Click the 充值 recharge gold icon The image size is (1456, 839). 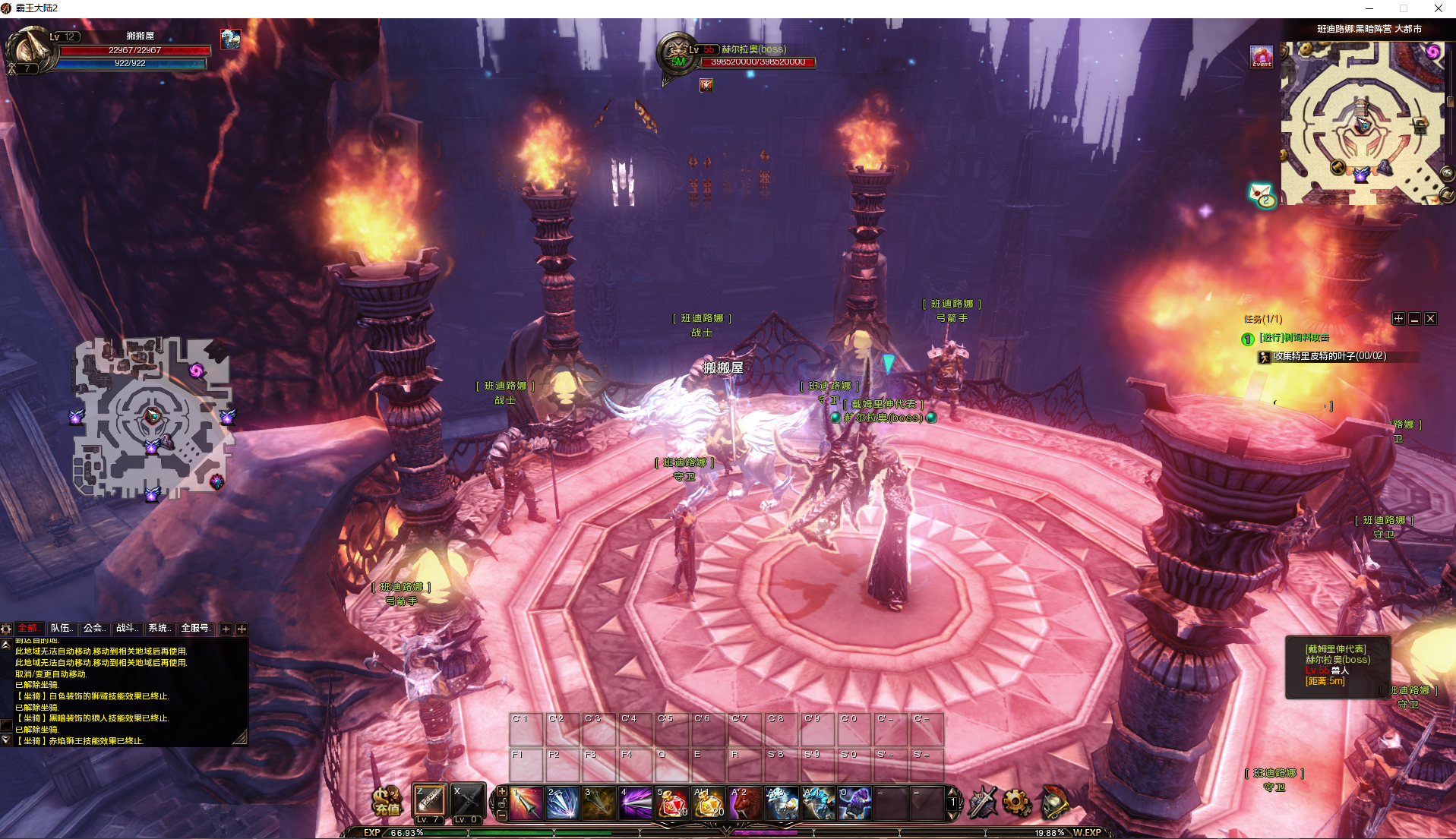387,802
